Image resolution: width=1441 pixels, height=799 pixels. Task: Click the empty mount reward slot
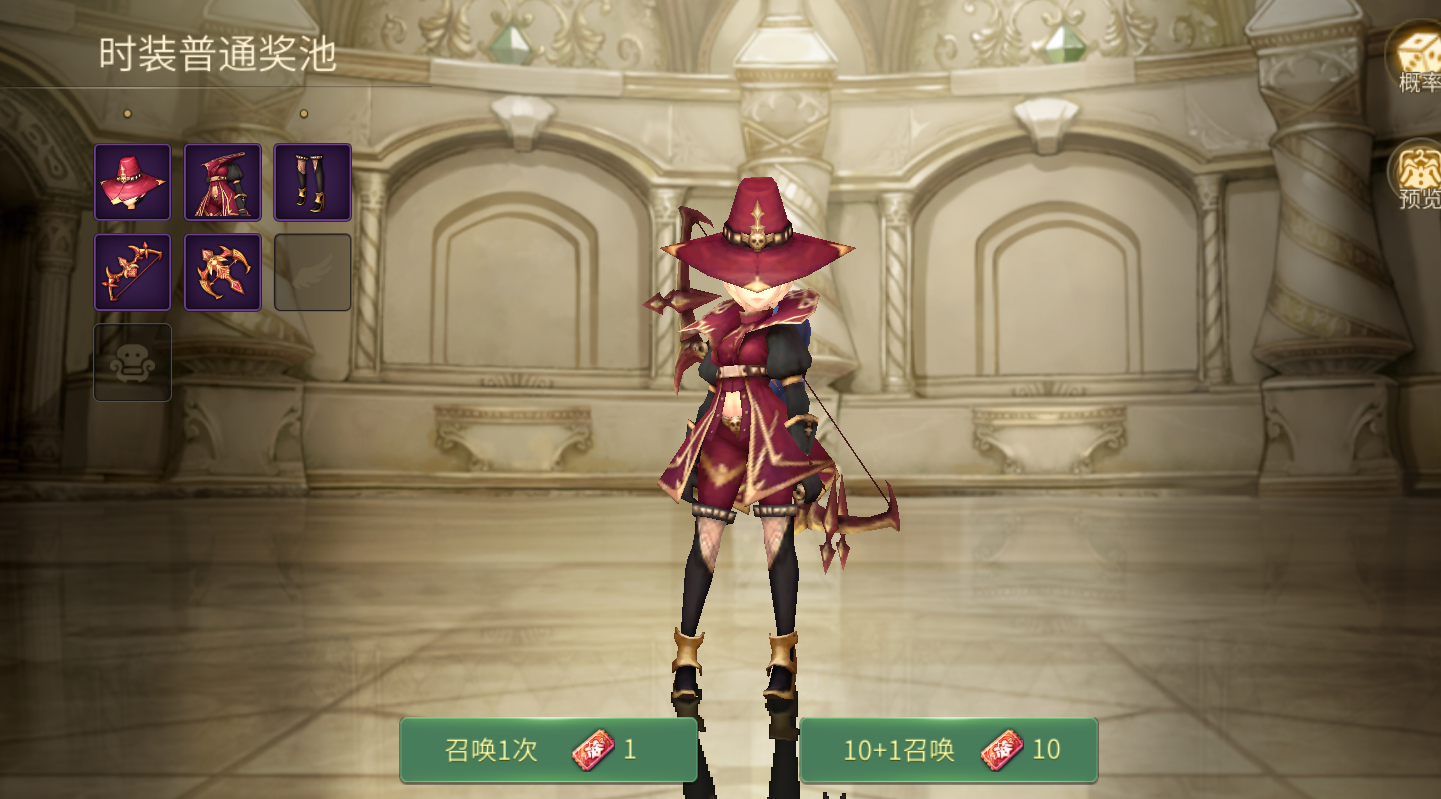tap(132, 364)
